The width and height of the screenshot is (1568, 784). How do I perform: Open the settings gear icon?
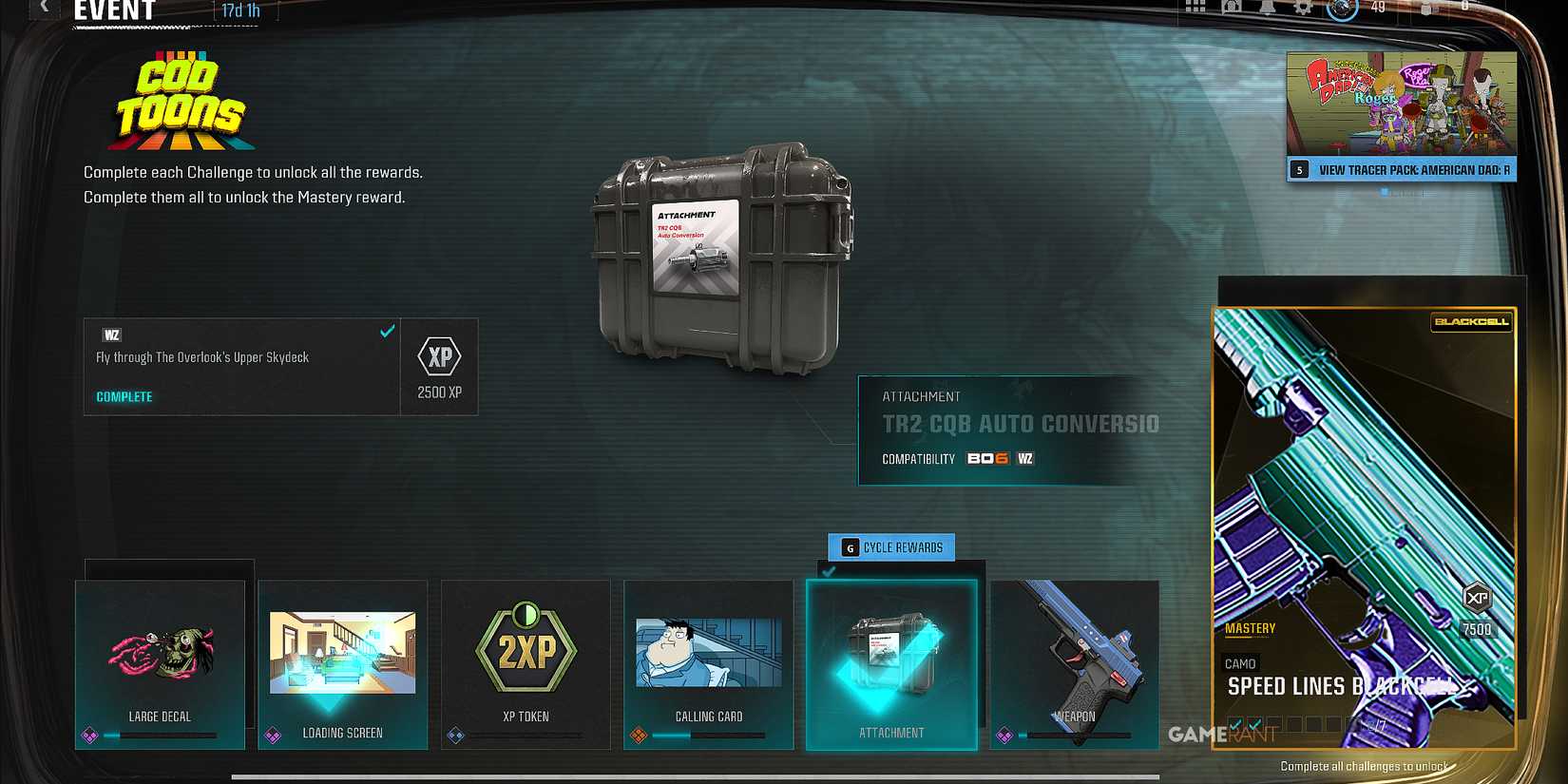1304,8
